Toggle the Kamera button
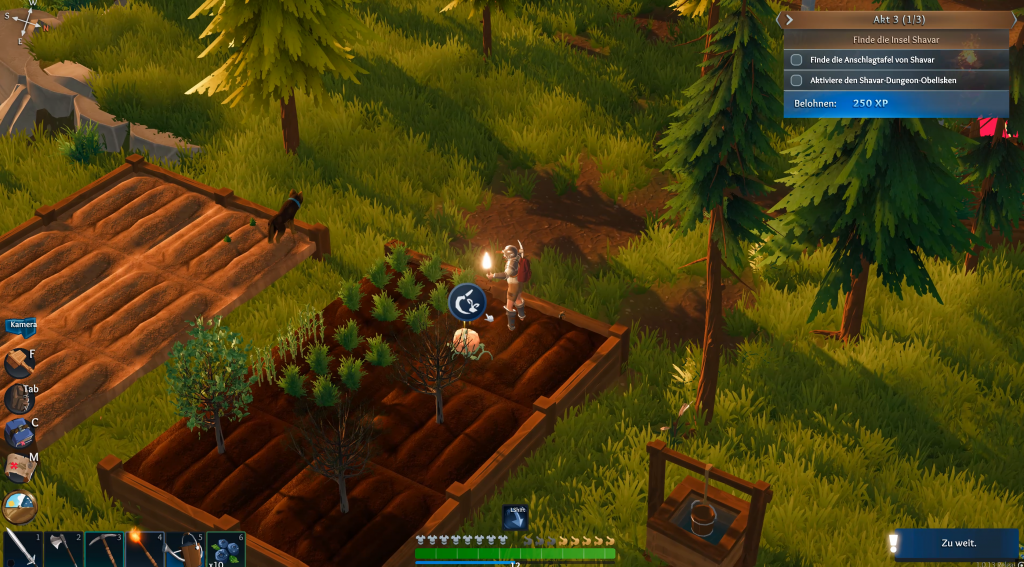Screen dimensions: 1024x567 (23, 325)
